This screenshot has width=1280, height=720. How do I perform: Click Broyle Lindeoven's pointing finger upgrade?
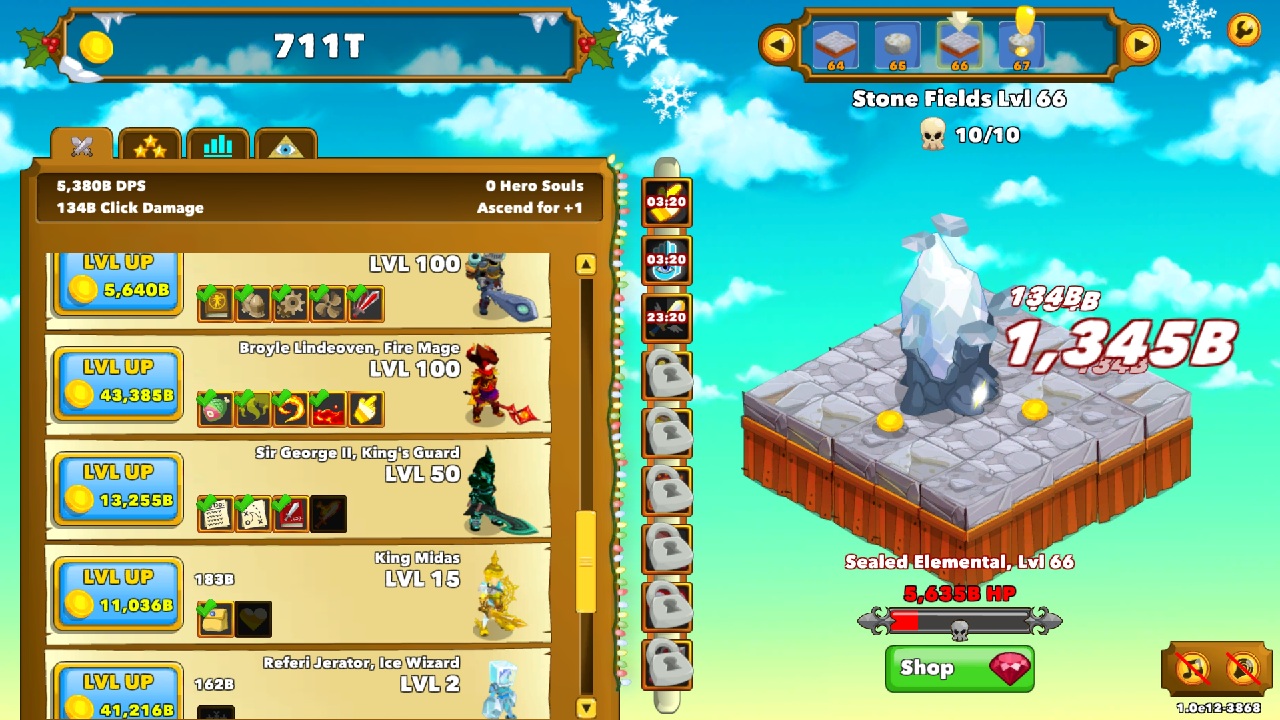(x=364, y=406)
